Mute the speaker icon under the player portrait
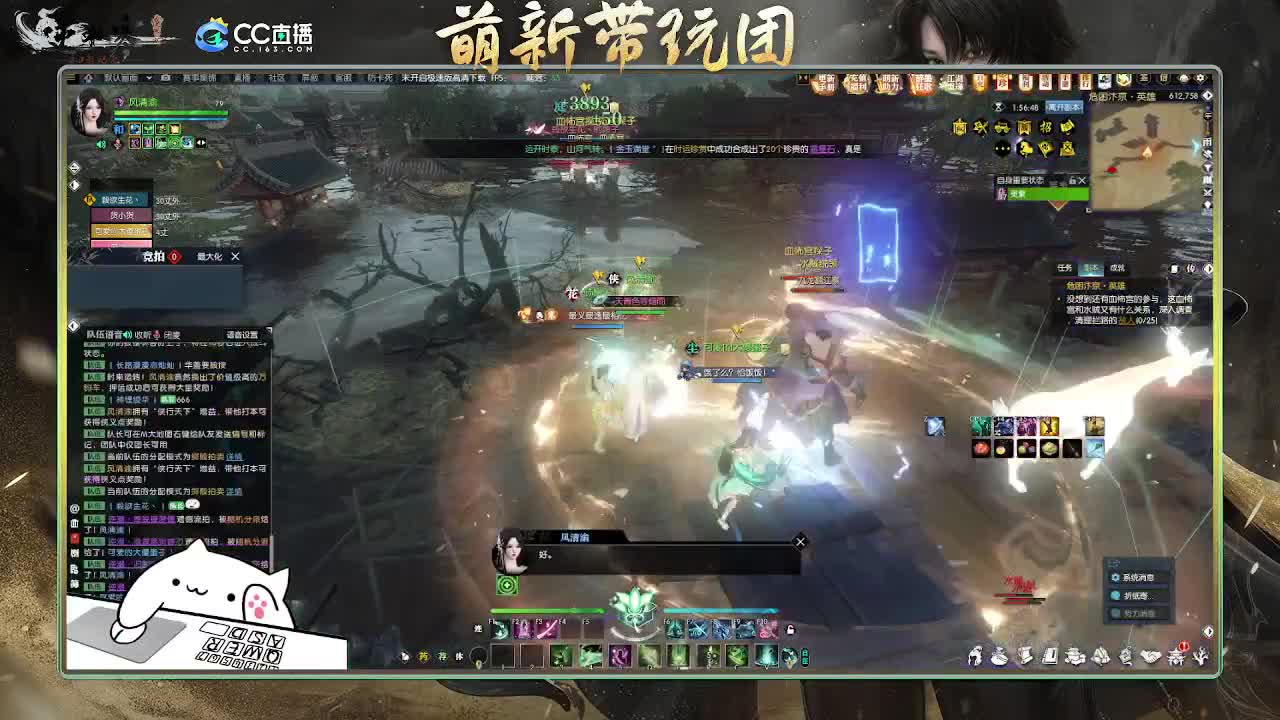 tap(100, 144)
